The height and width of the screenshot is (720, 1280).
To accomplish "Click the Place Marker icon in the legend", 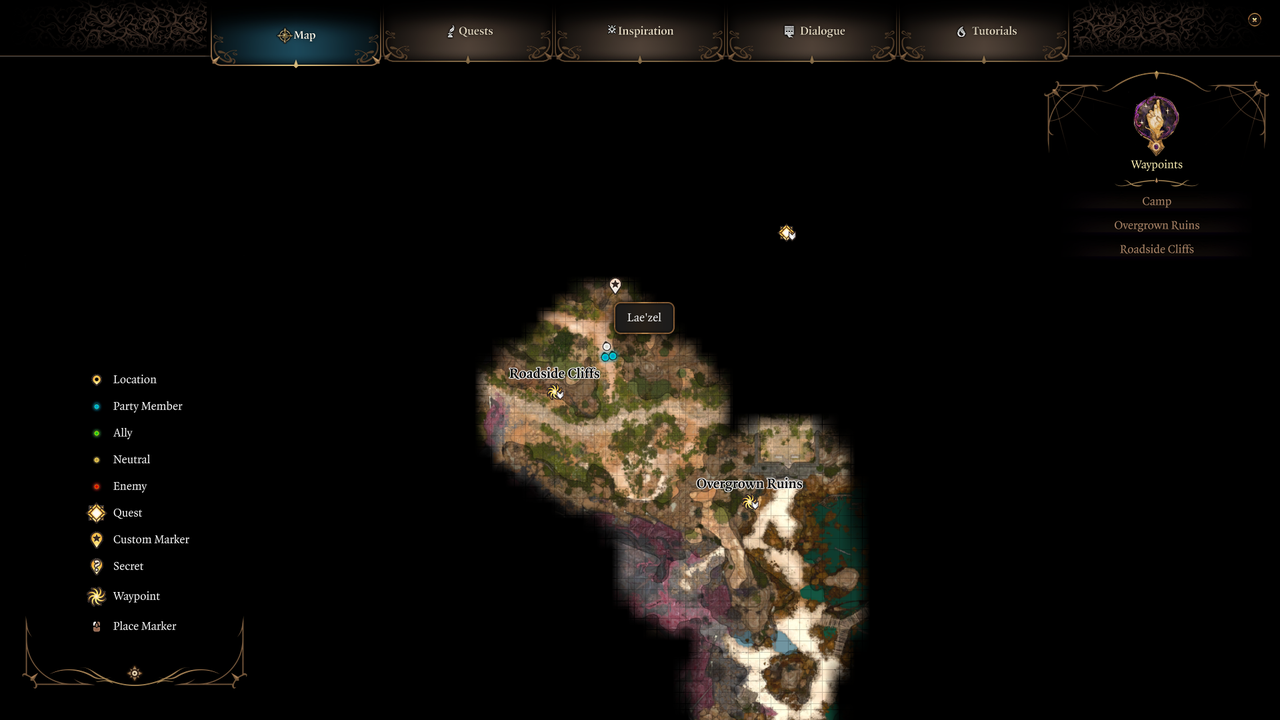I will (96, 626).
